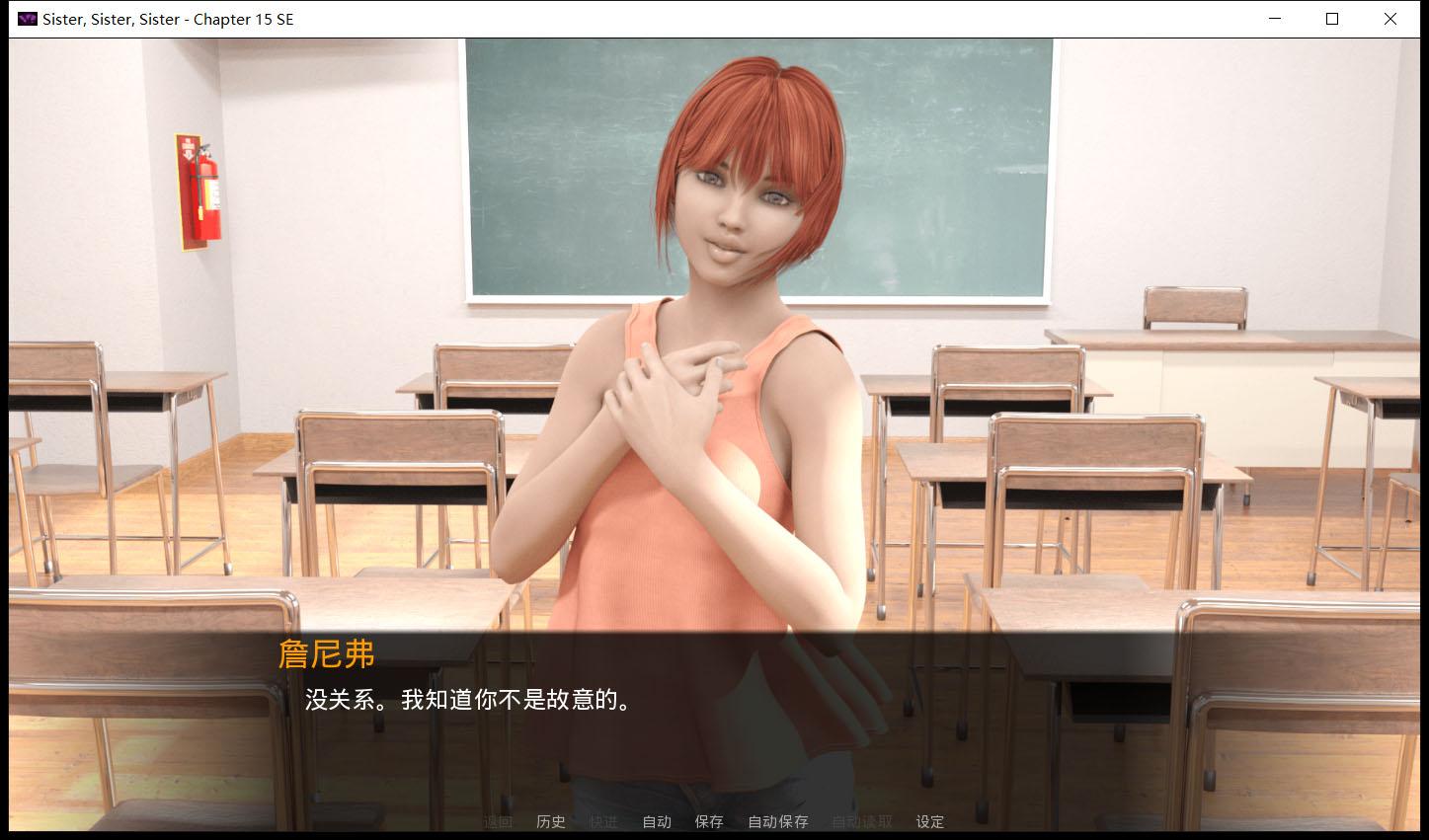The width and height of the screenshot is (1429, 840).
Task: Open the 保存 save screen
Action: pos(709,821)
